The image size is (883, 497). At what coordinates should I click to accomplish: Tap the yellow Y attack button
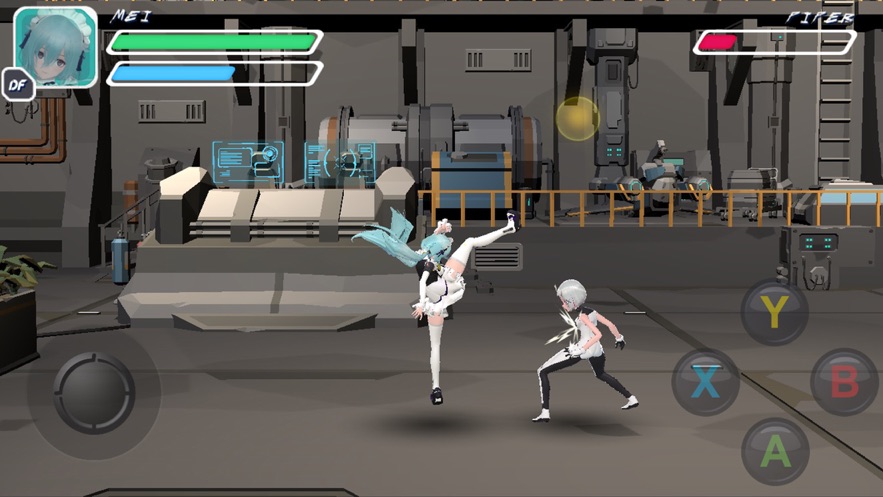(x=774, y=313)
